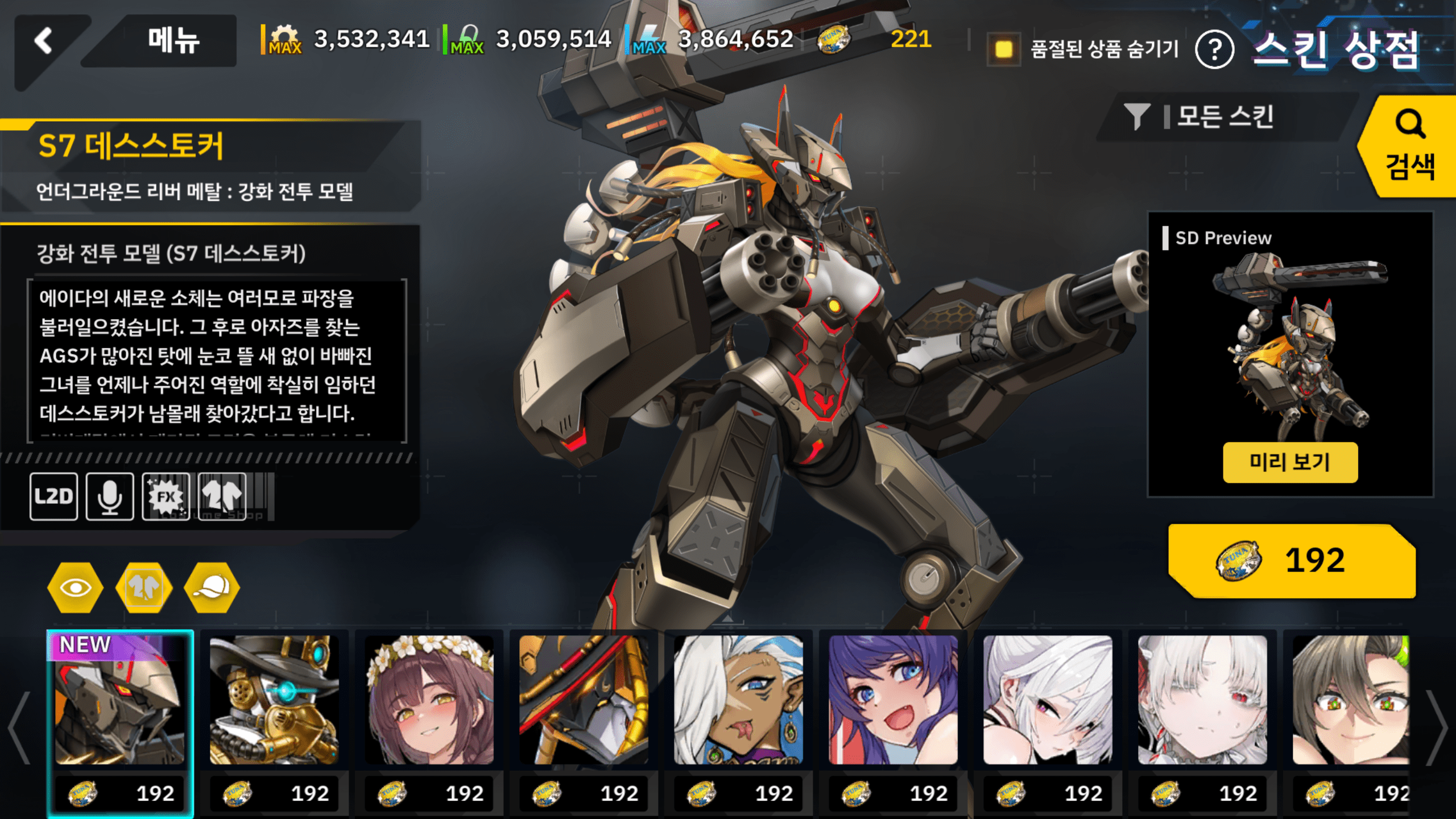This screenshot has width=1456, height=819.
Task: Select the NEW Deathstalker skin thumbnail
Action: (120, 700)
